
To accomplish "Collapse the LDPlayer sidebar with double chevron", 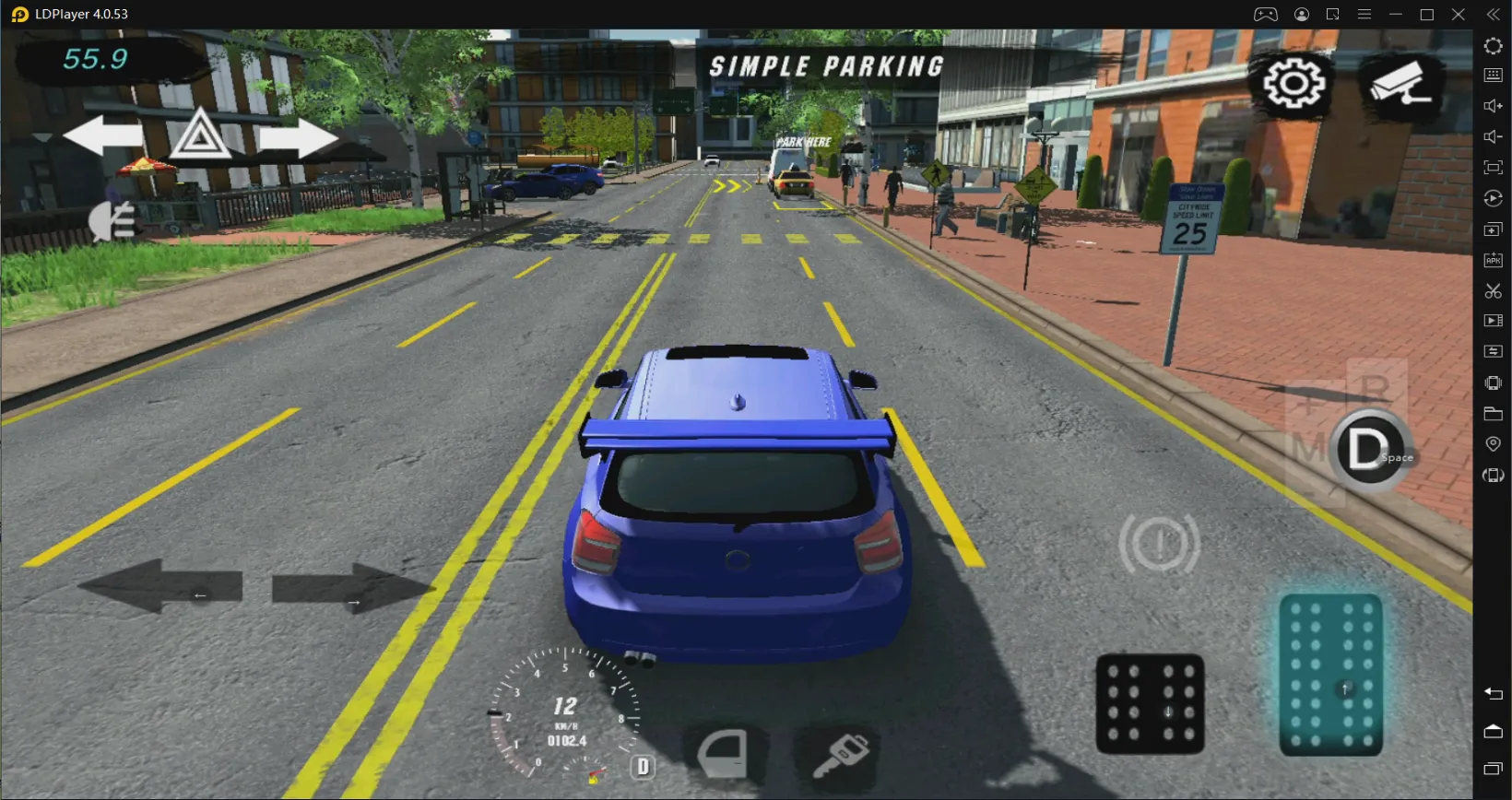I will 1494,14.
